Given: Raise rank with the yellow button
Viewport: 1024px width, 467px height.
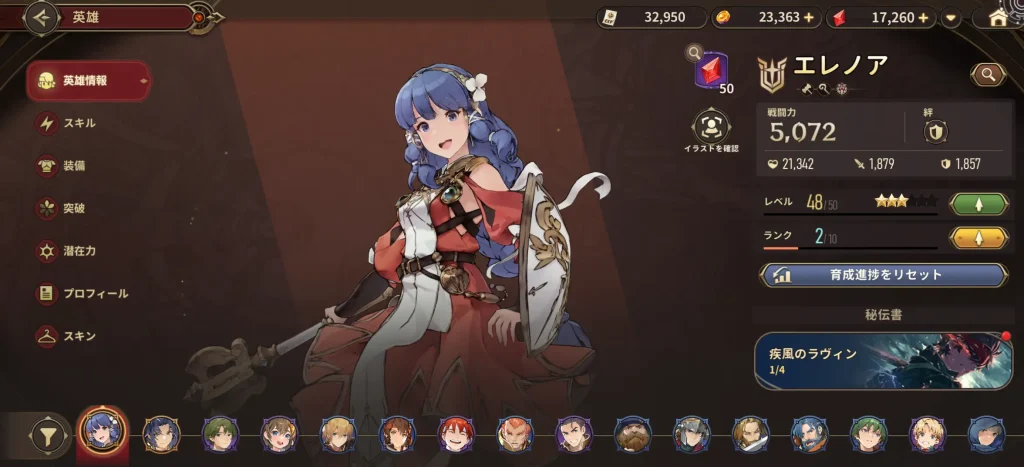Looking at the screenshot, I should point(977,238).
